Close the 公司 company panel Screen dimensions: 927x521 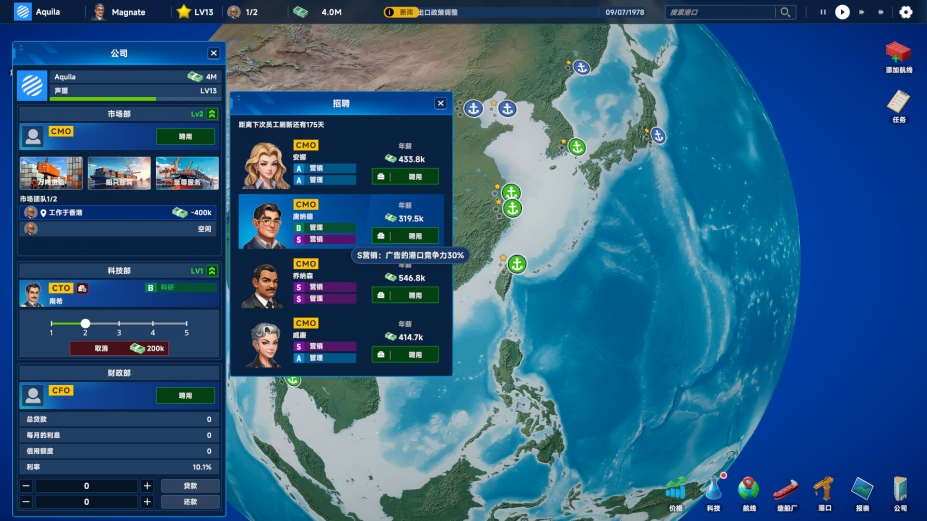[213, 53]
